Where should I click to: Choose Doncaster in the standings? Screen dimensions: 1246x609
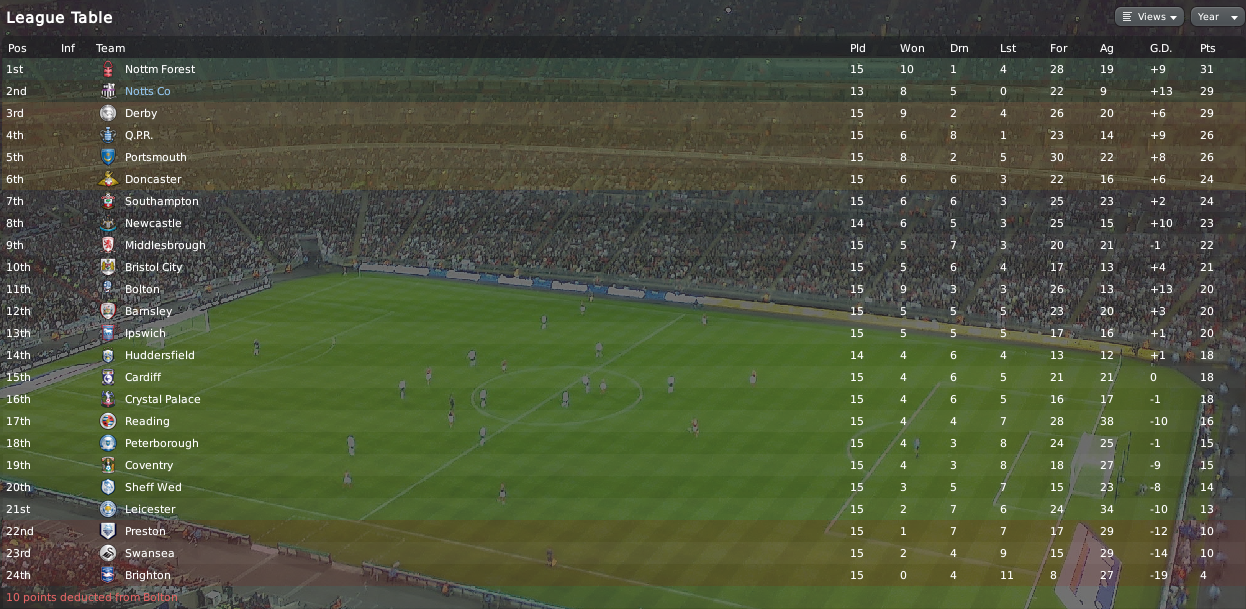click(x=153, y=179)
